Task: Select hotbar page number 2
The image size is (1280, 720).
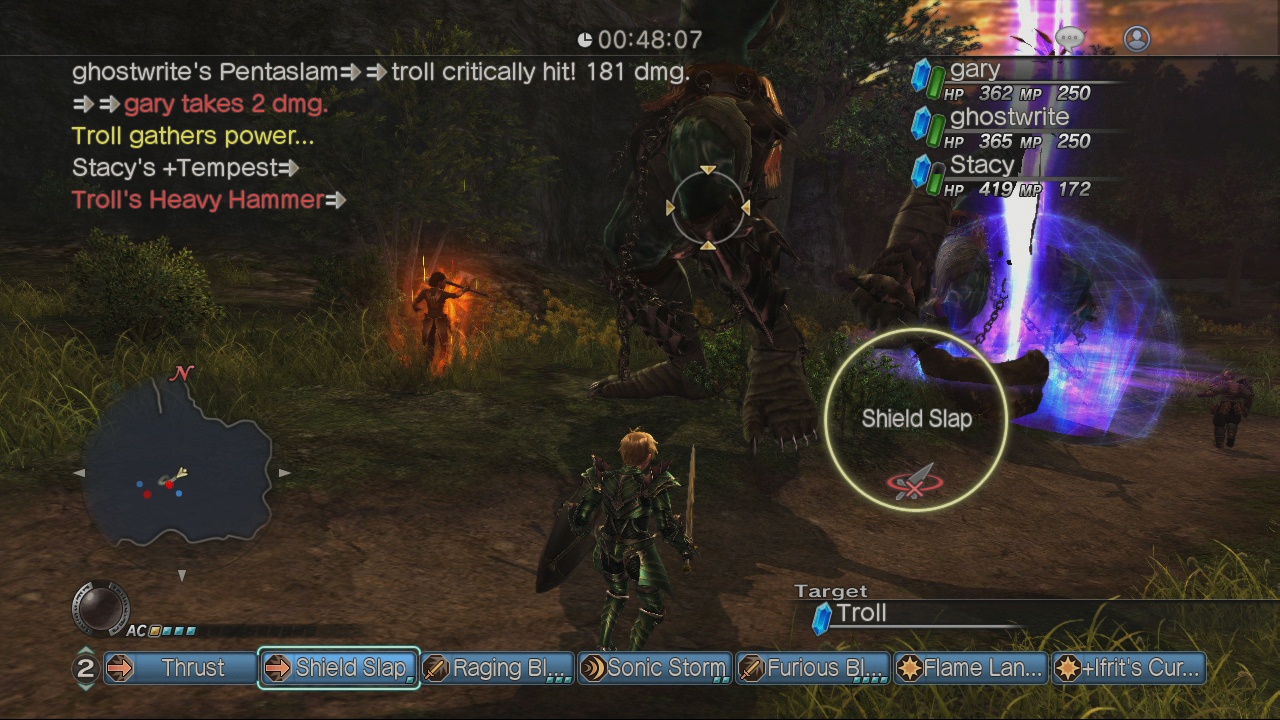Action: coord(84,668)
